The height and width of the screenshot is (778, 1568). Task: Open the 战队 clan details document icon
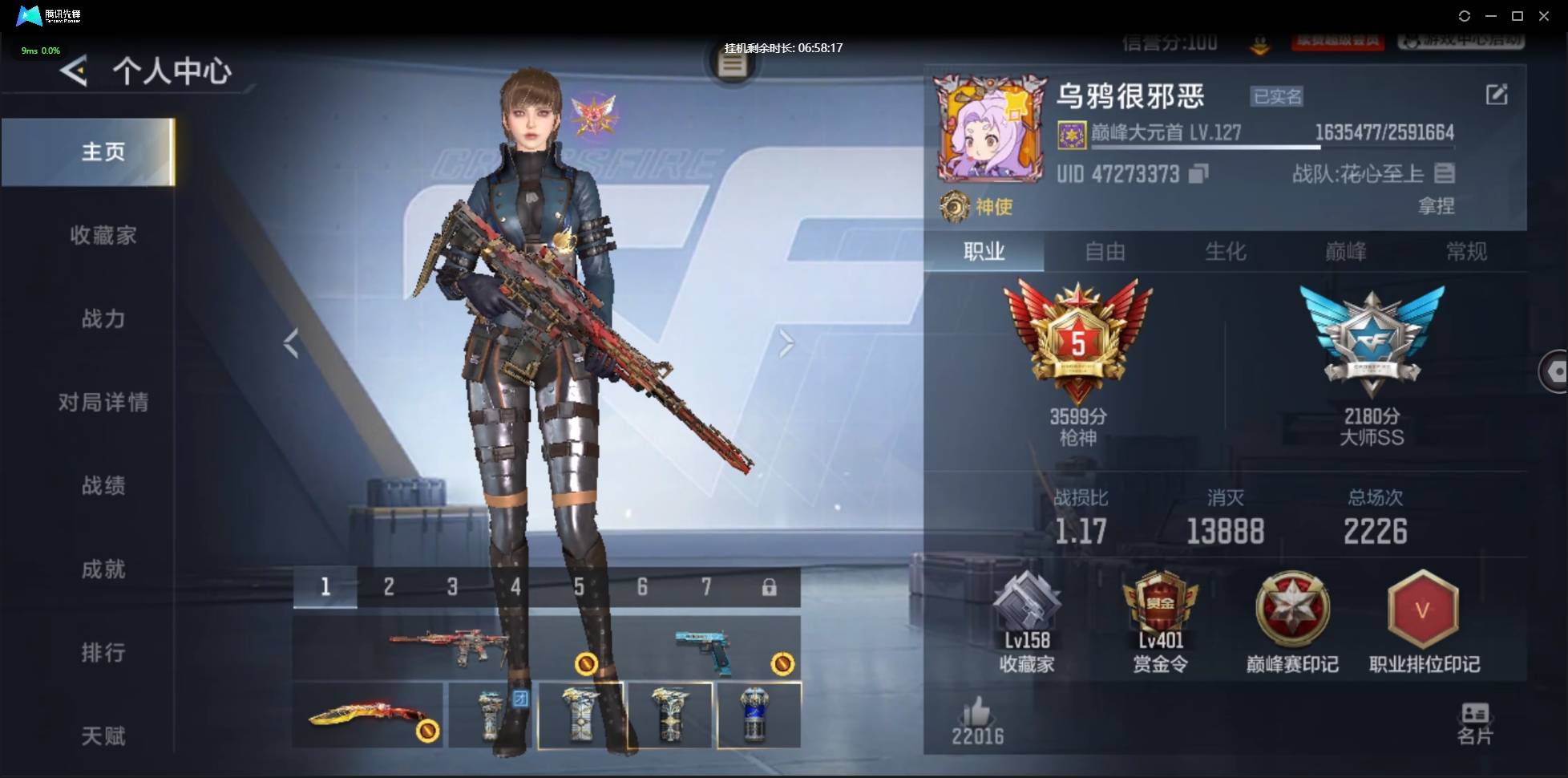point(1447,173)
